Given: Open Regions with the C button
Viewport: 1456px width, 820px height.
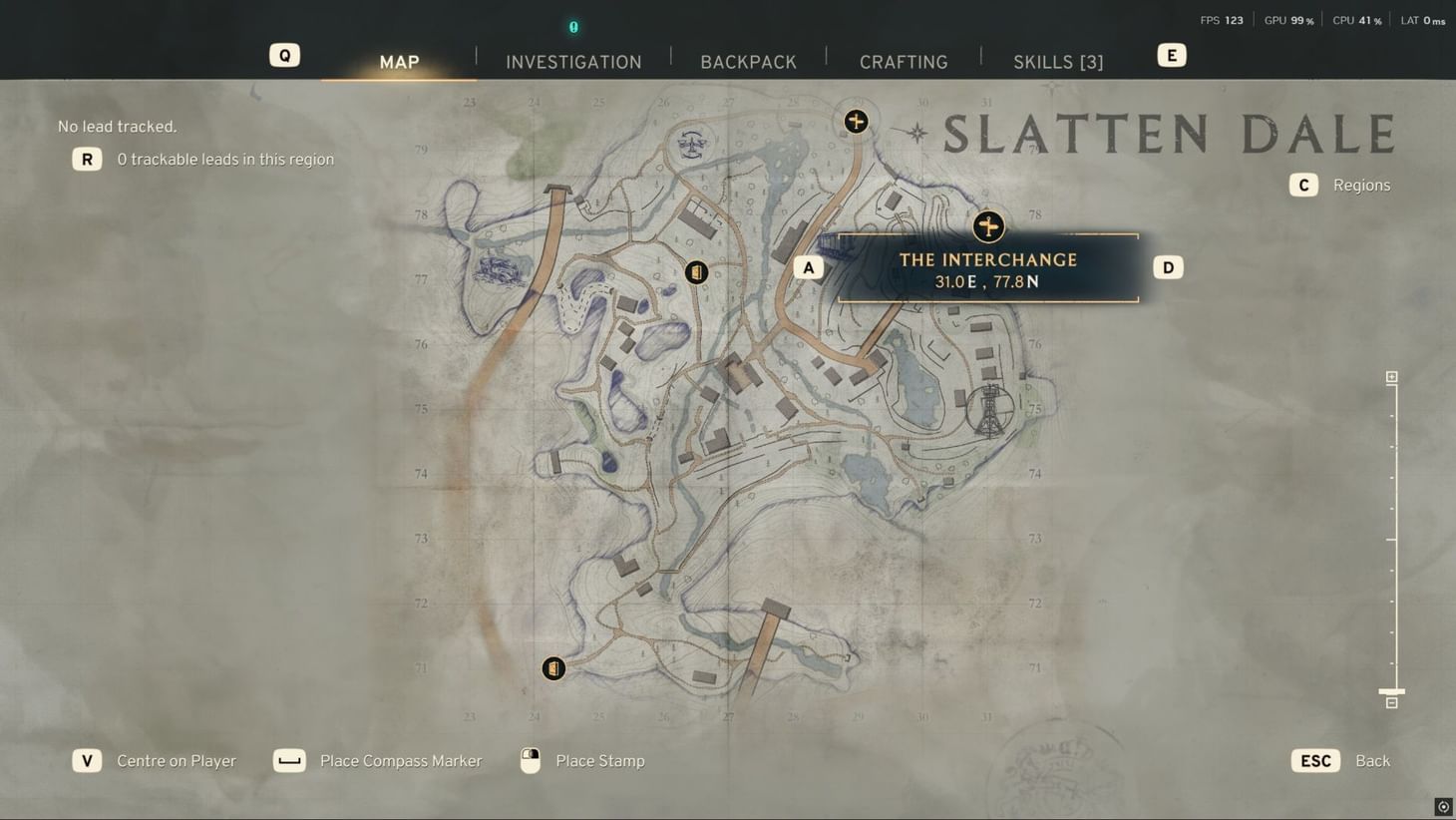Looking at the screenshot, I should (1303, 185).
